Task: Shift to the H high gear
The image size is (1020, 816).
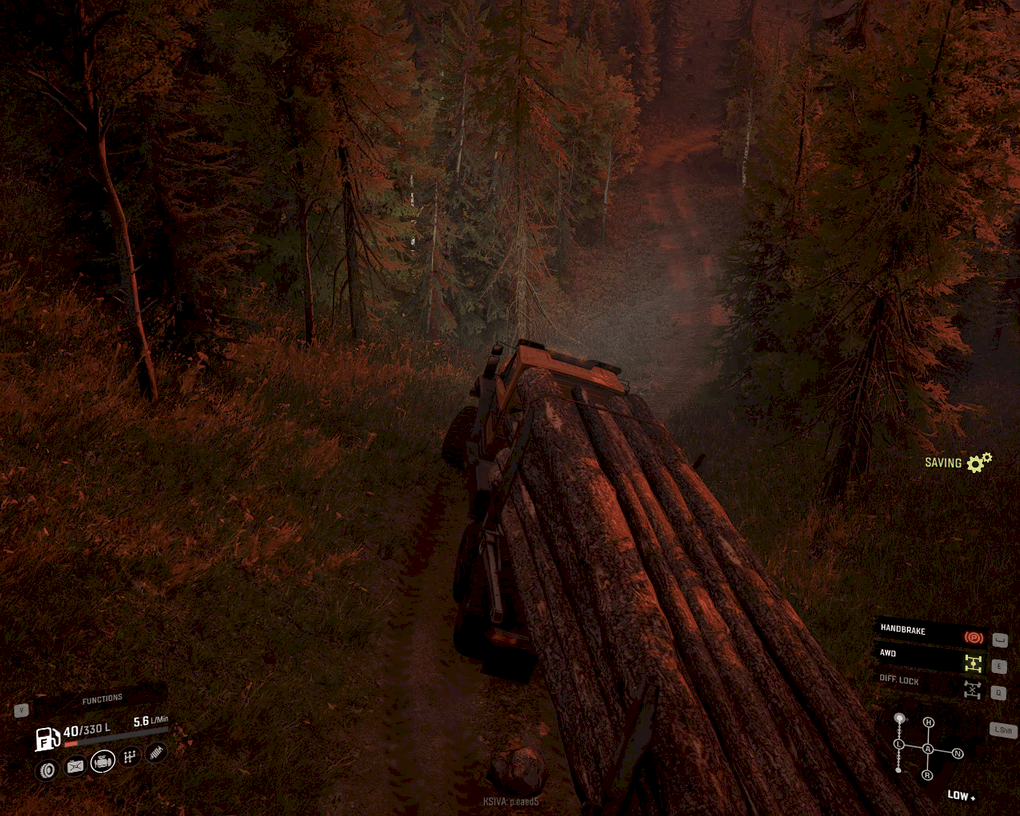Action: click(928, 722)
